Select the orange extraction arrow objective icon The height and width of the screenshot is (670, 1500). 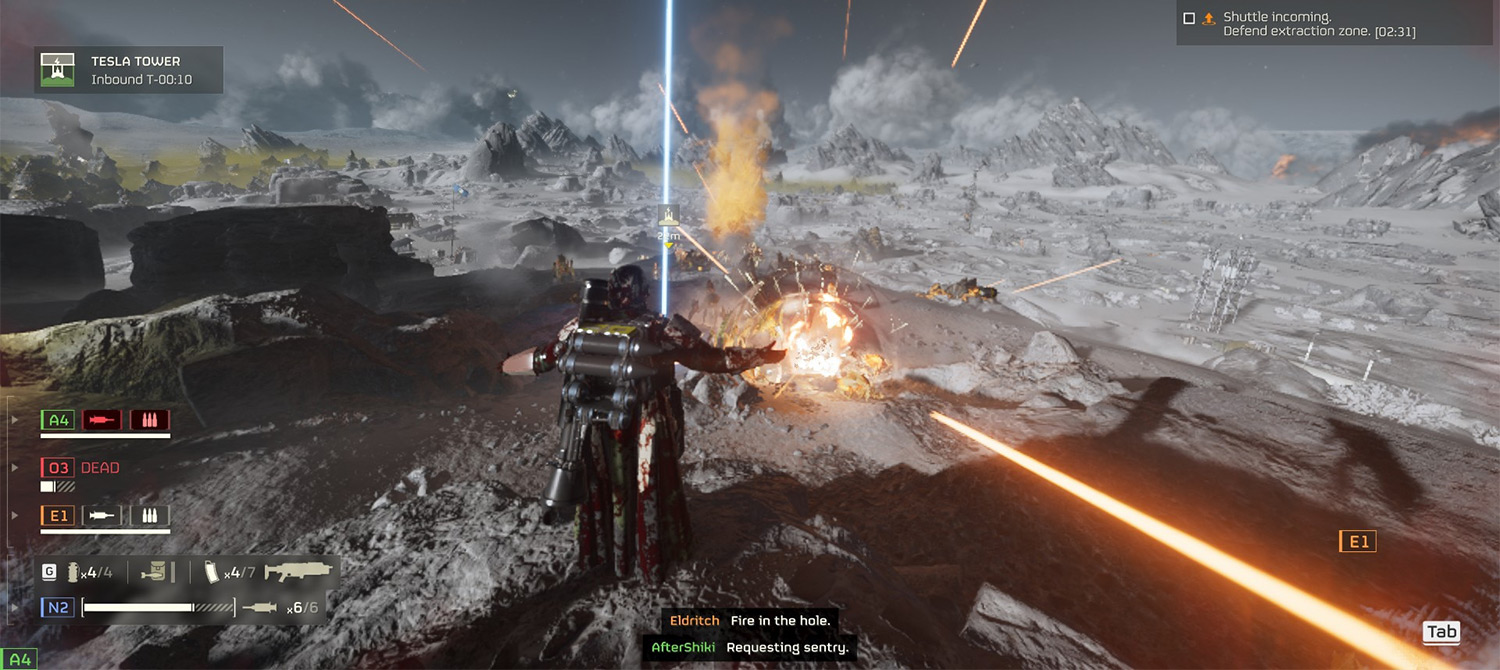pos(1208,18)
